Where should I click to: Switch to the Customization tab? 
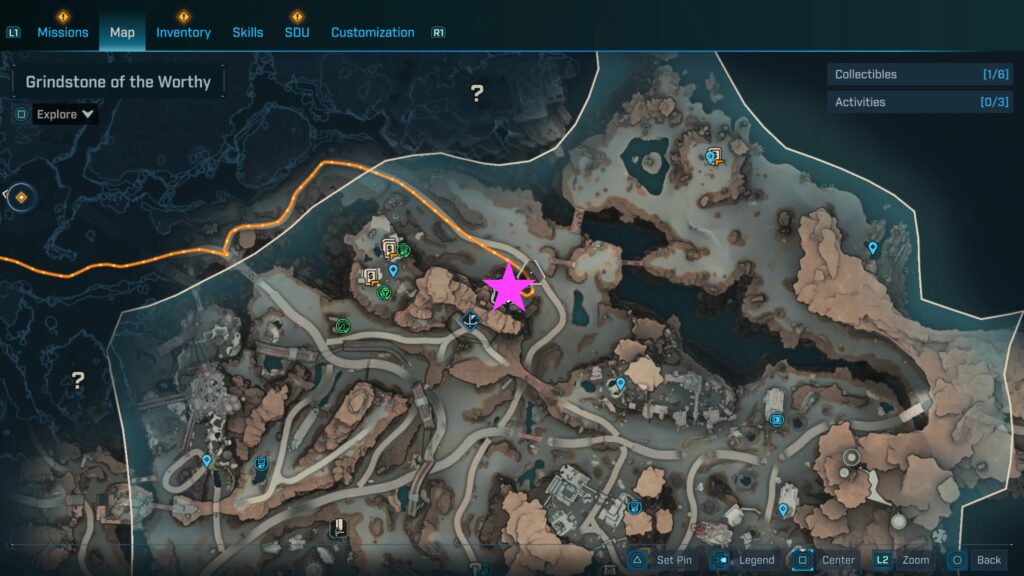372,32
